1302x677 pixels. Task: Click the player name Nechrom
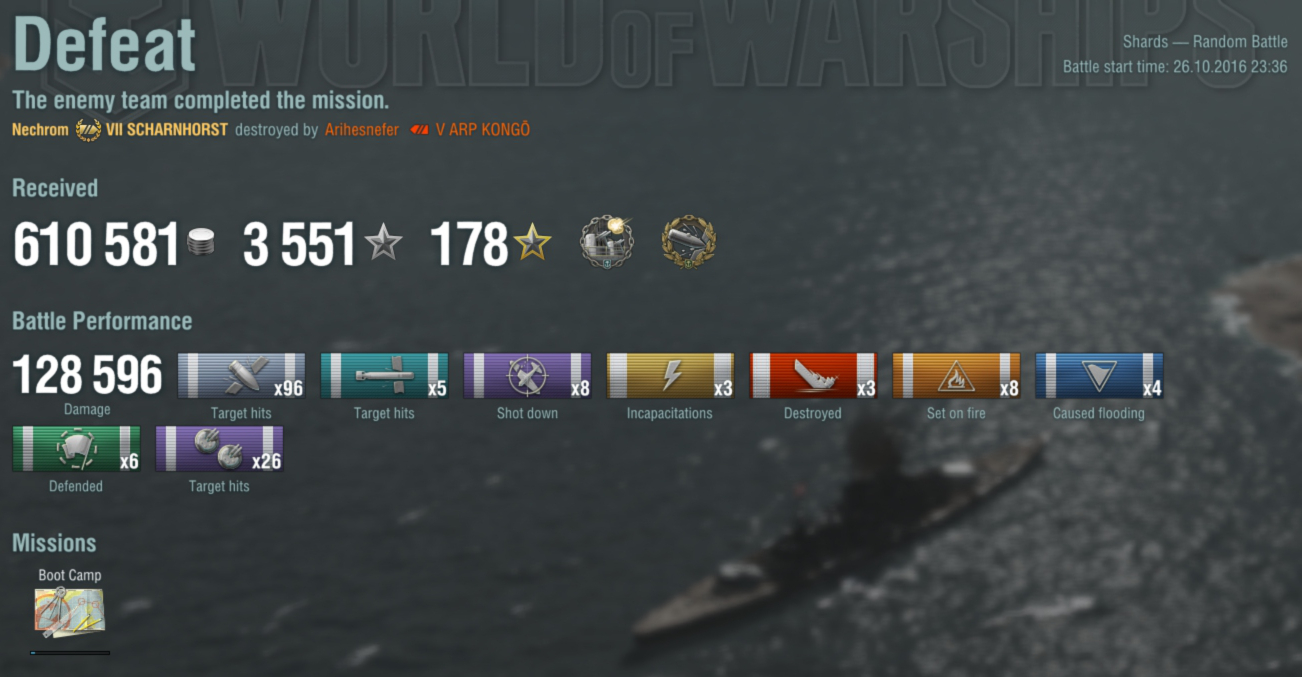point(40,130)
